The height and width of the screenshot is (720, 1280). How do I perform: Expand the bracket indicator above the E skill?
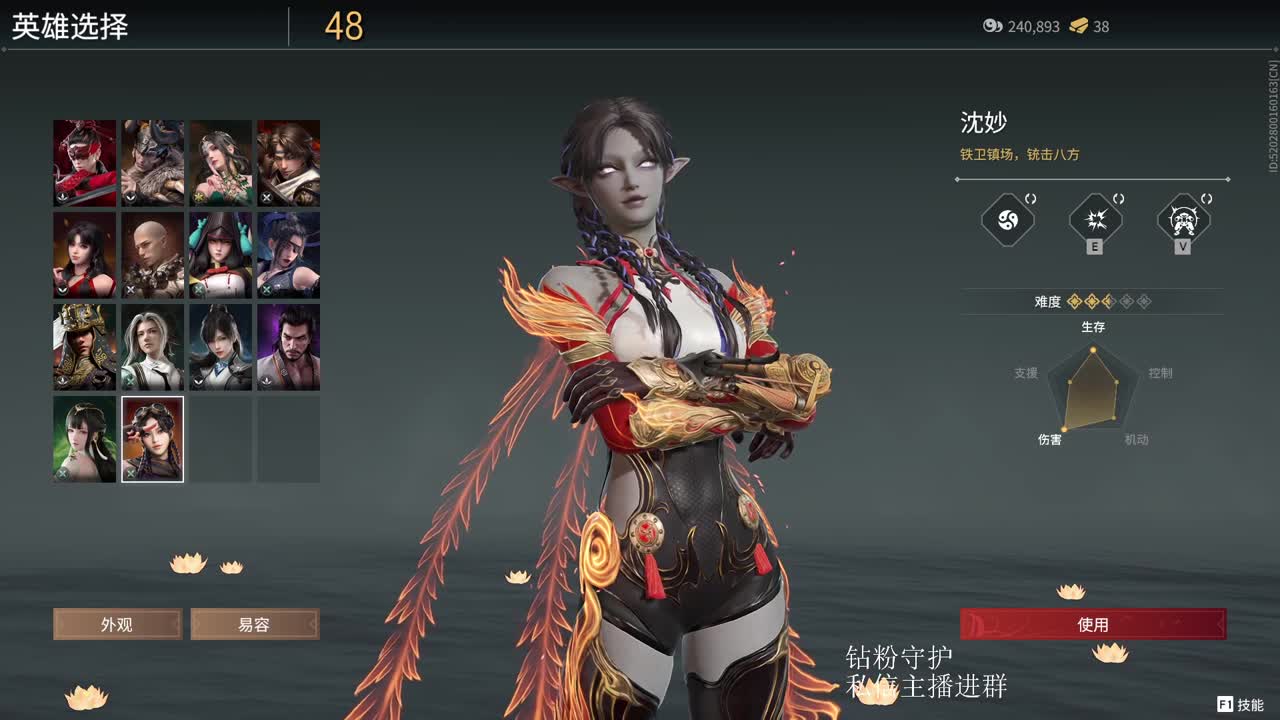(1117, 198)
